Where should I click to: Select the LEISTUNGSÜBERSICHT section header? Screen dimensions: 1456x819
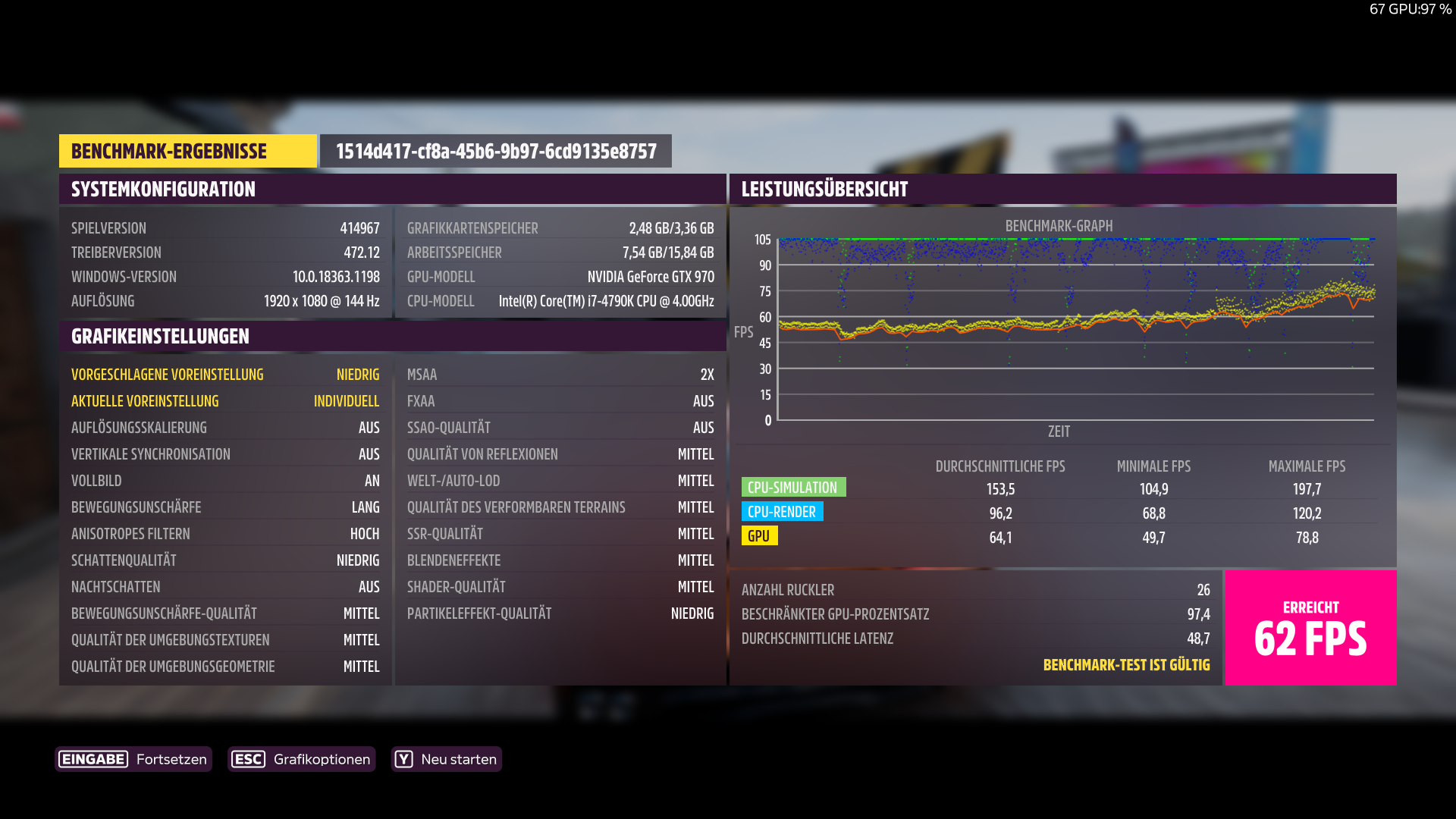(824, 189)
